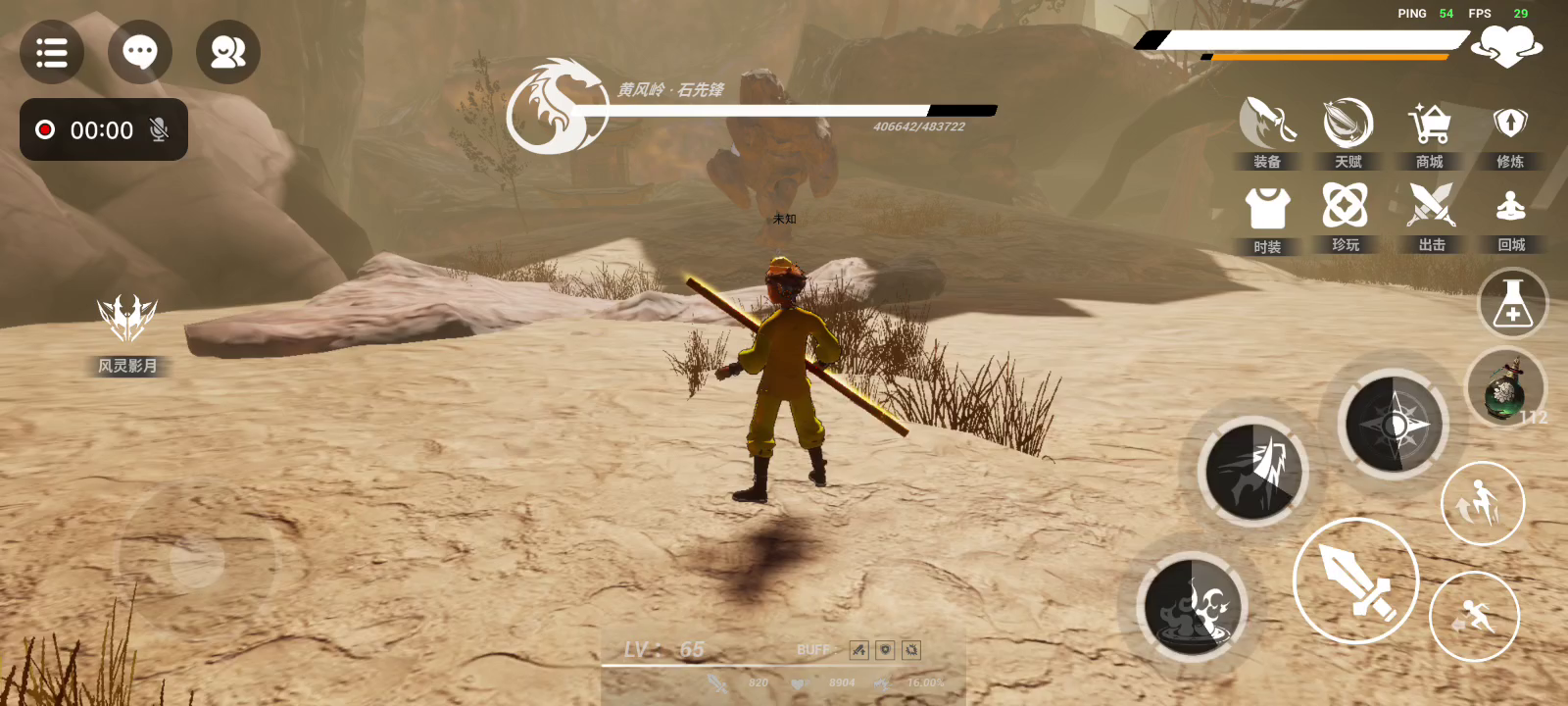Activate the compass star skill
1568x706 pixels.
click(1393, 426)
